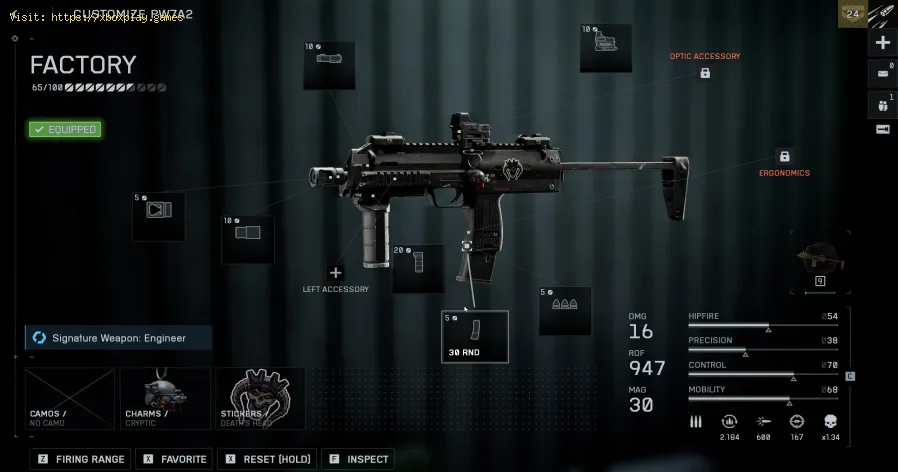Inspect the weapon
Screen dimensions: 898x472
359,459
